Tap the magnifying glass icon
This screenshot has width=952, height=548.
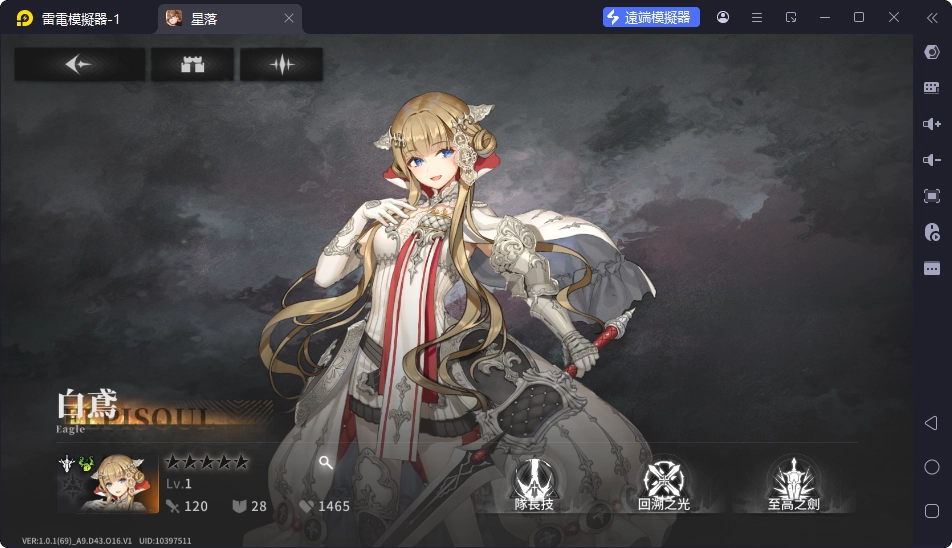click(325, 462)
